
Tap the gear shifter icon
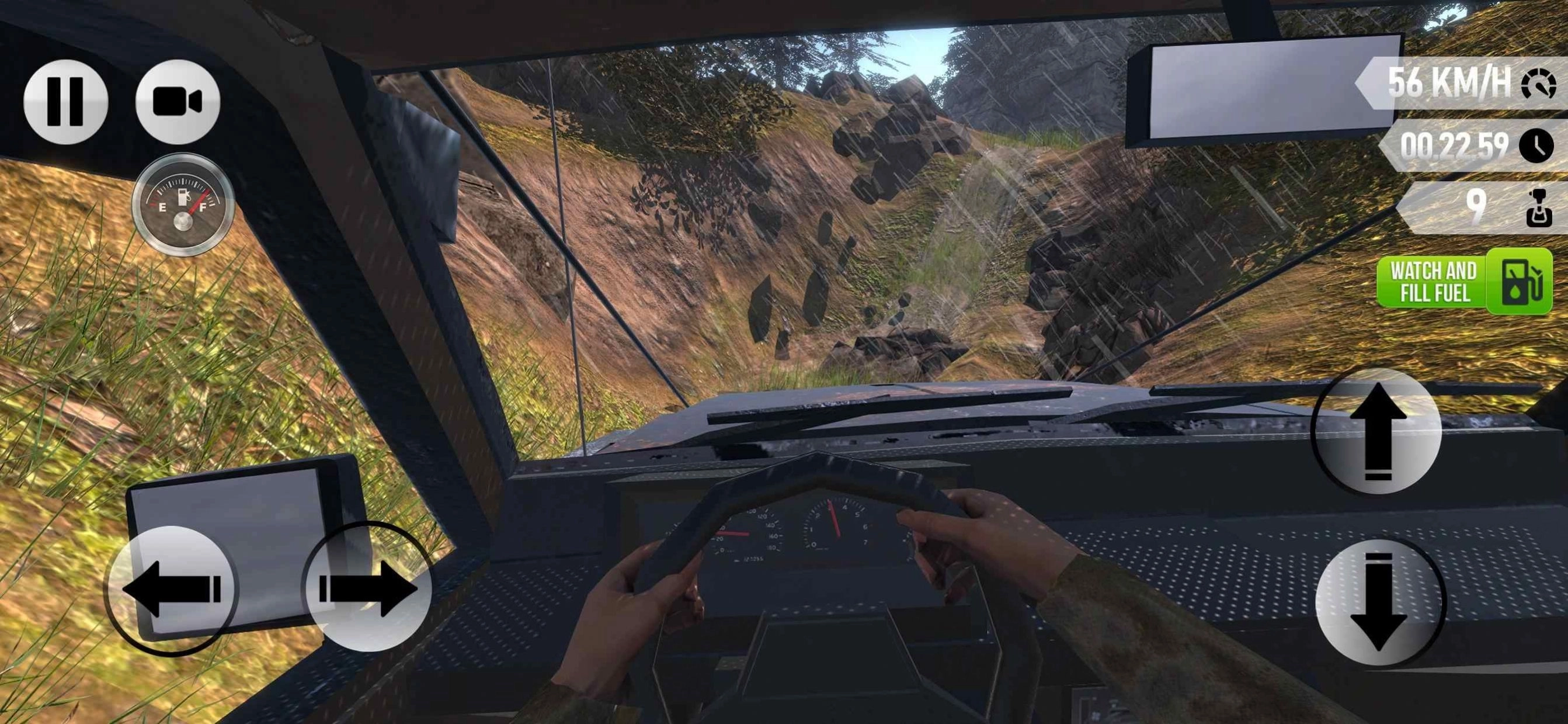[x=1538, y=207]
